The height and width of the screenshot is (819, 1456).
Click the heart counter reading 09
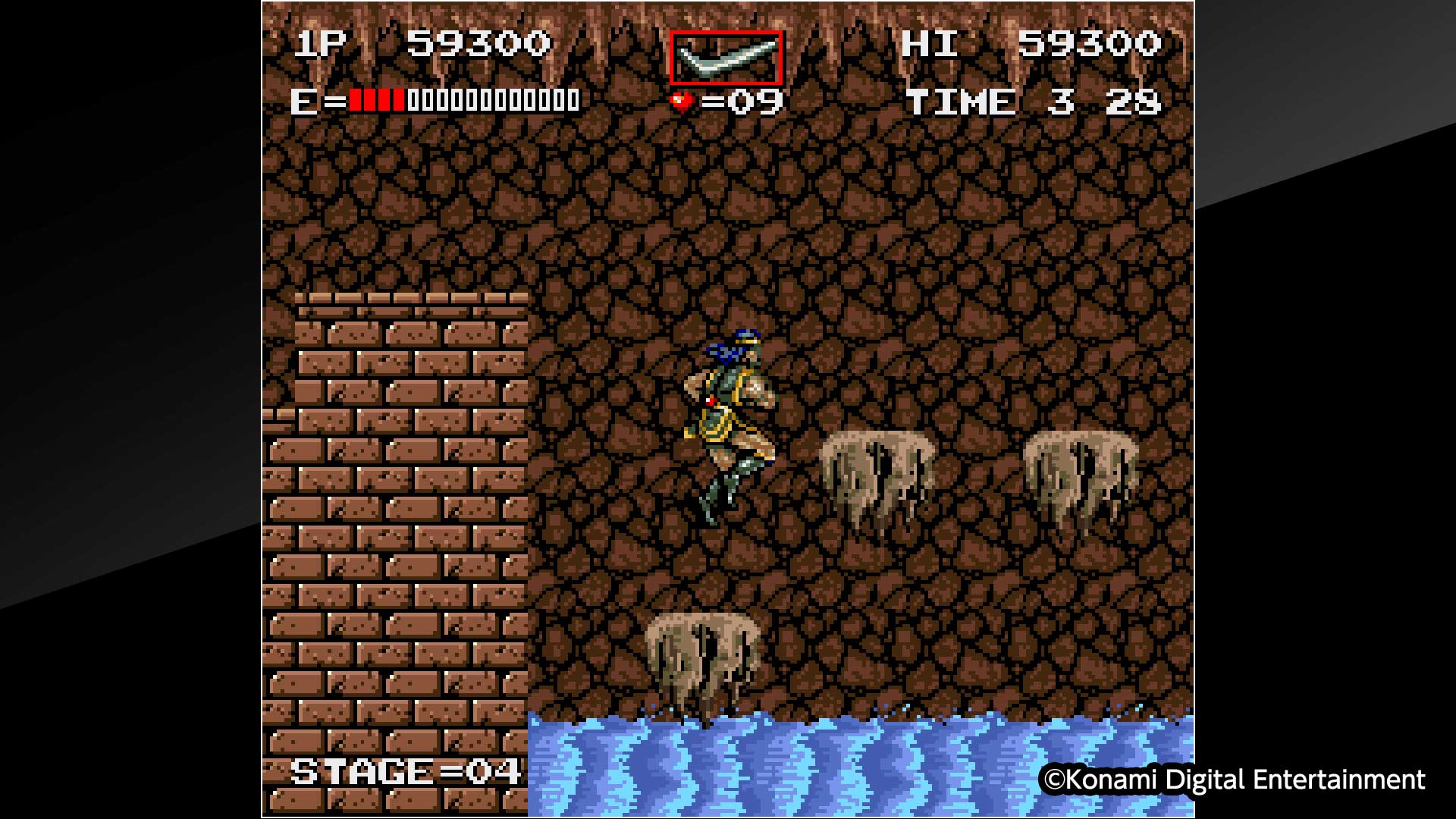click(x=747, y=99)
